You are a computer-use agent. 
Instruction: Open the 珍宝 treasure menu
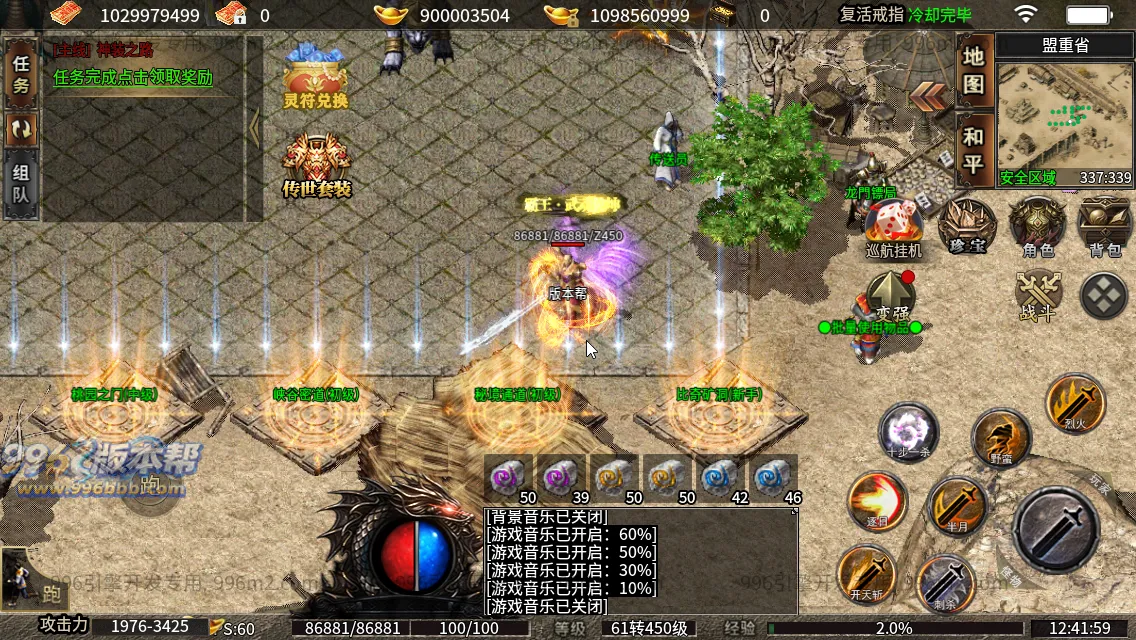click(967, 226)
